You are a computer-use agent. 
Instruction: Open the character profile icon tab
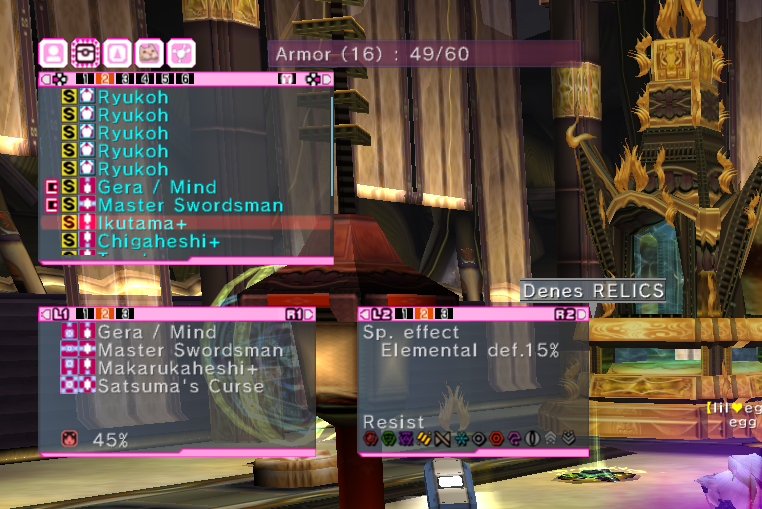coord(53,52)
